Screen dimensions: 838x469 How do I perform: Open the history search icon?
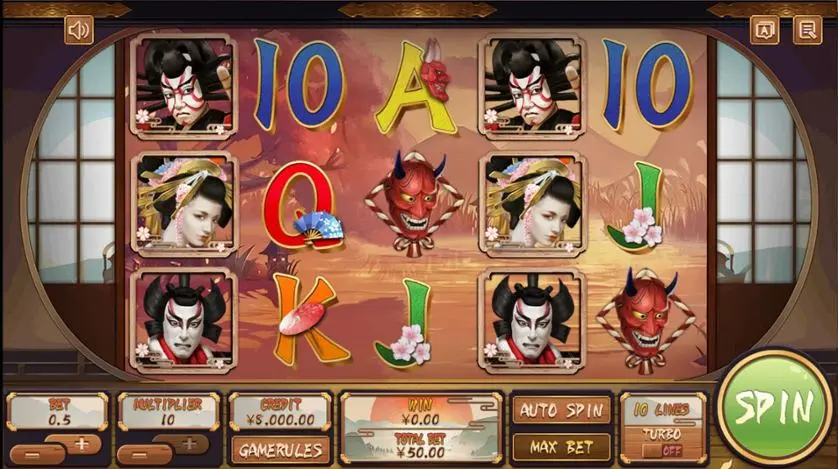[x=806, y=30]
